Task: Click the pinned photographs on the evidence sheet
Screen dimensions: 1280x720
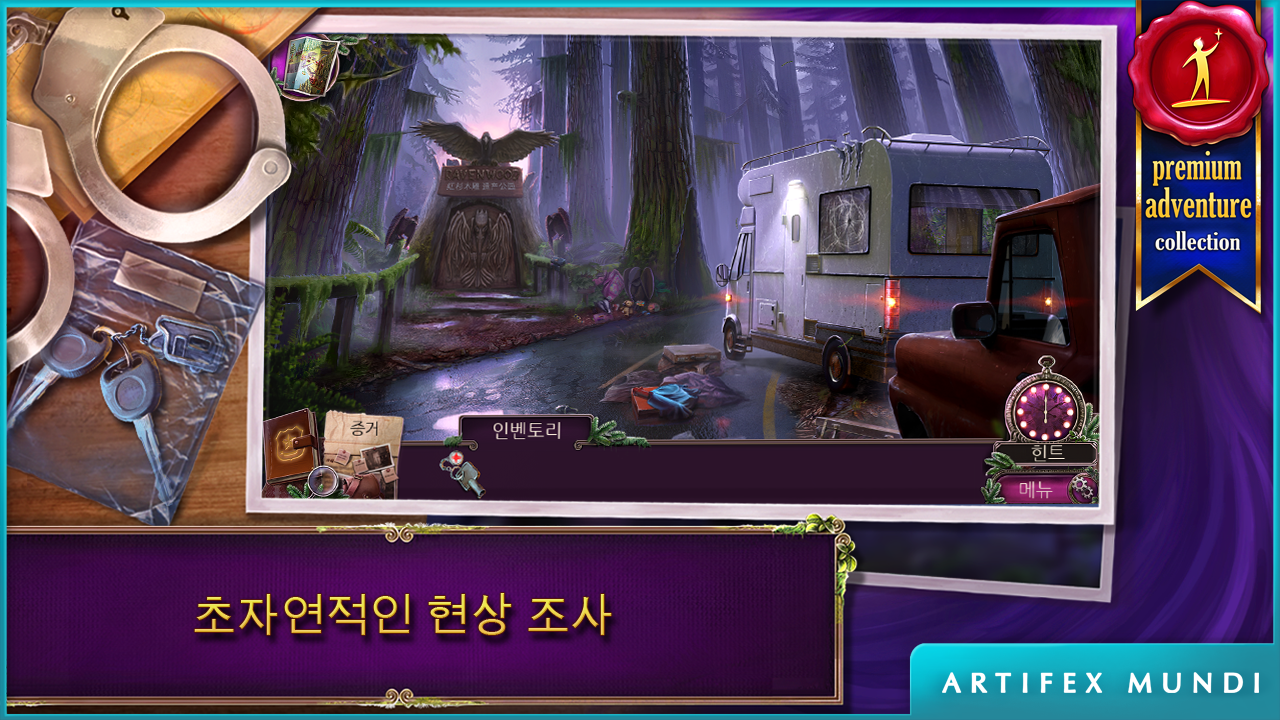Action: [x=378, y=458]
